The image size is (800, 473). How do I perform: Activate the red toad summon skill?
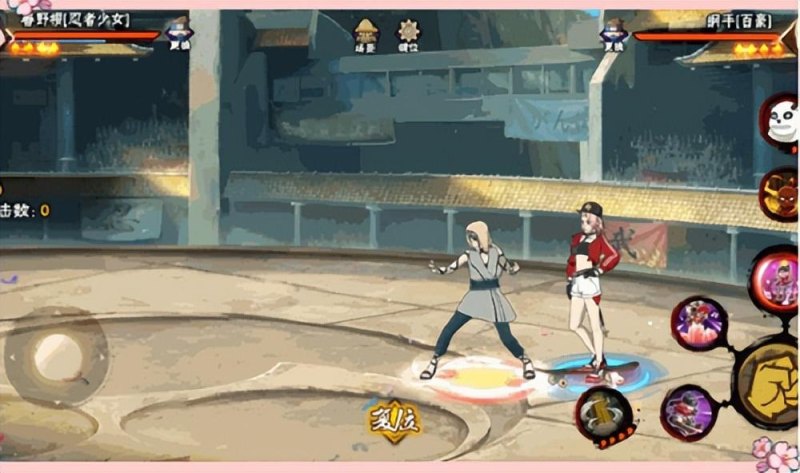(x=778, y=193)
